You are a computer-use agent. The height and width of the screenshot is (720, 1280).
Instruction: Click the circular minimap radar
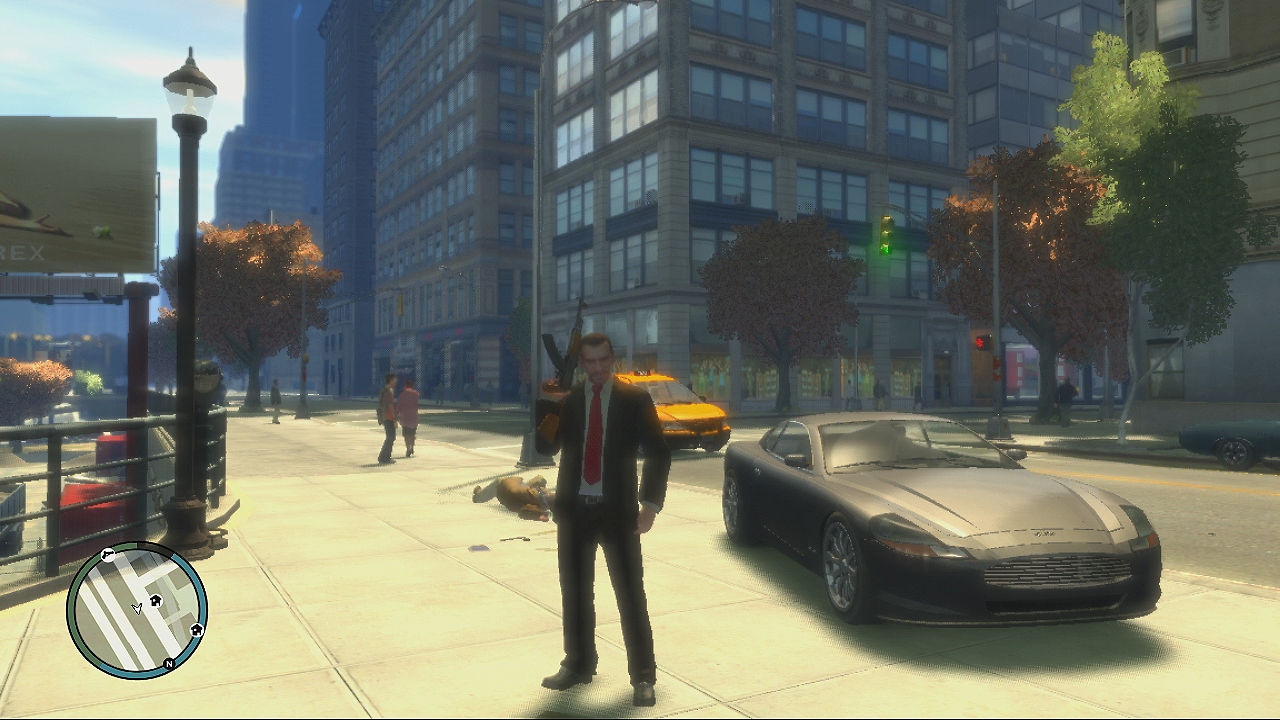(x=137, y=610)
